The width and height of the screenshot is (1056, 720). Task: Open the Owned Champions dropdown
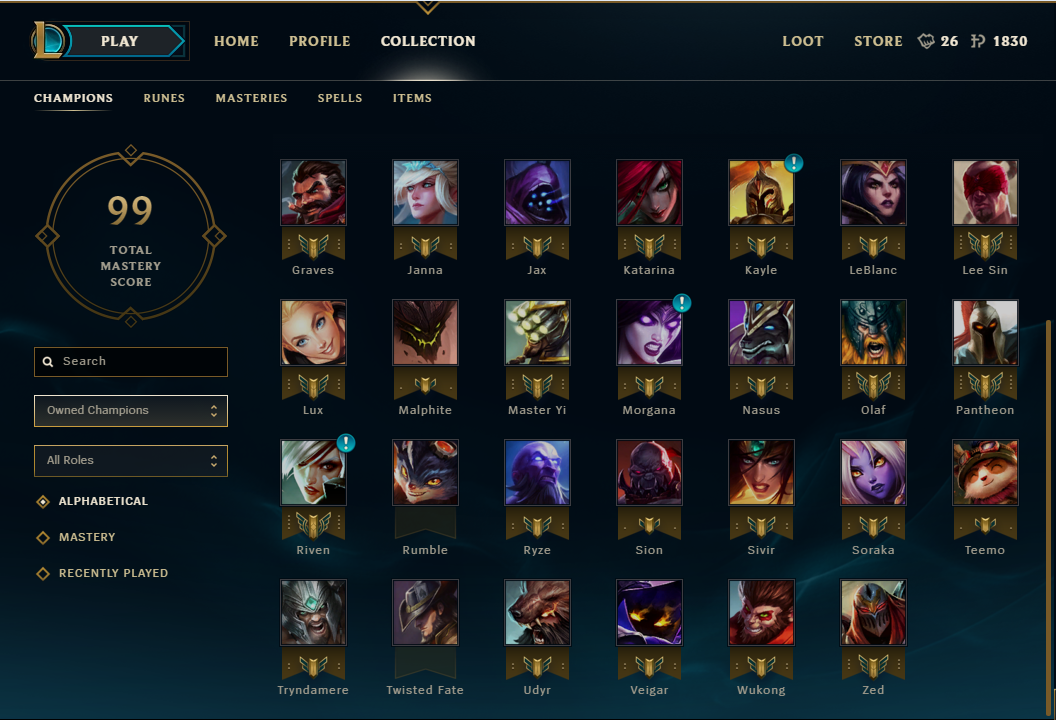click(x=131, y=411)
